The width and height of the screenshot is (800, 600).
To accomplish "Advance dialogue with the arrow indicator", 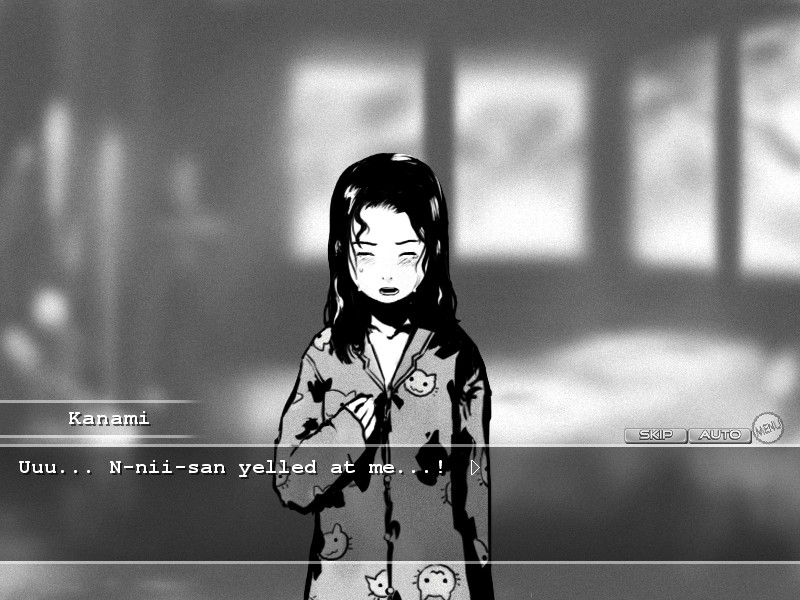I will [475, 467].
